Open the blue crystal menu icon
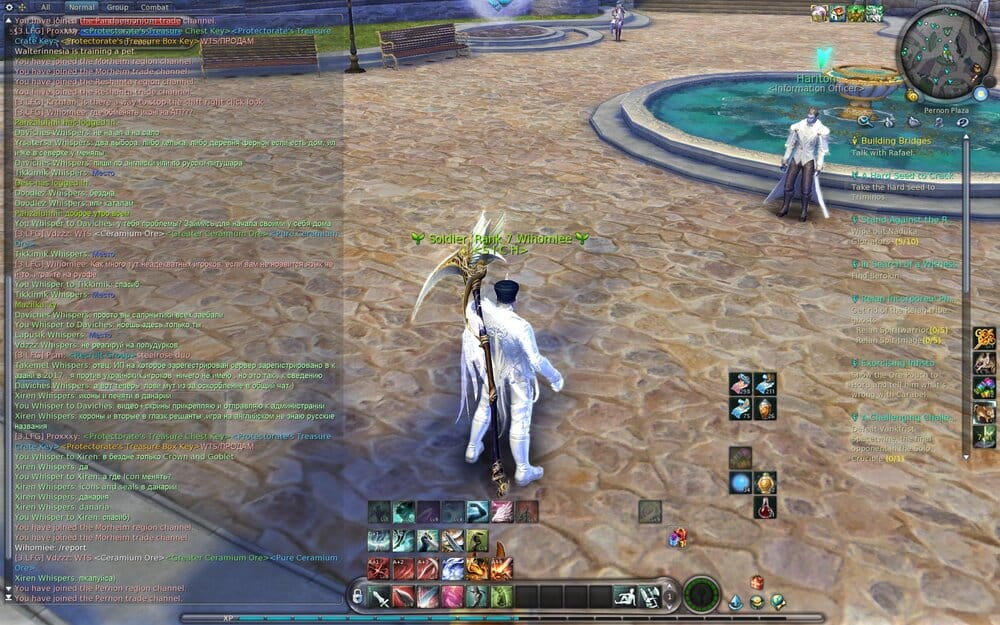Screen dimensions: 1000x625 point(735,601)
